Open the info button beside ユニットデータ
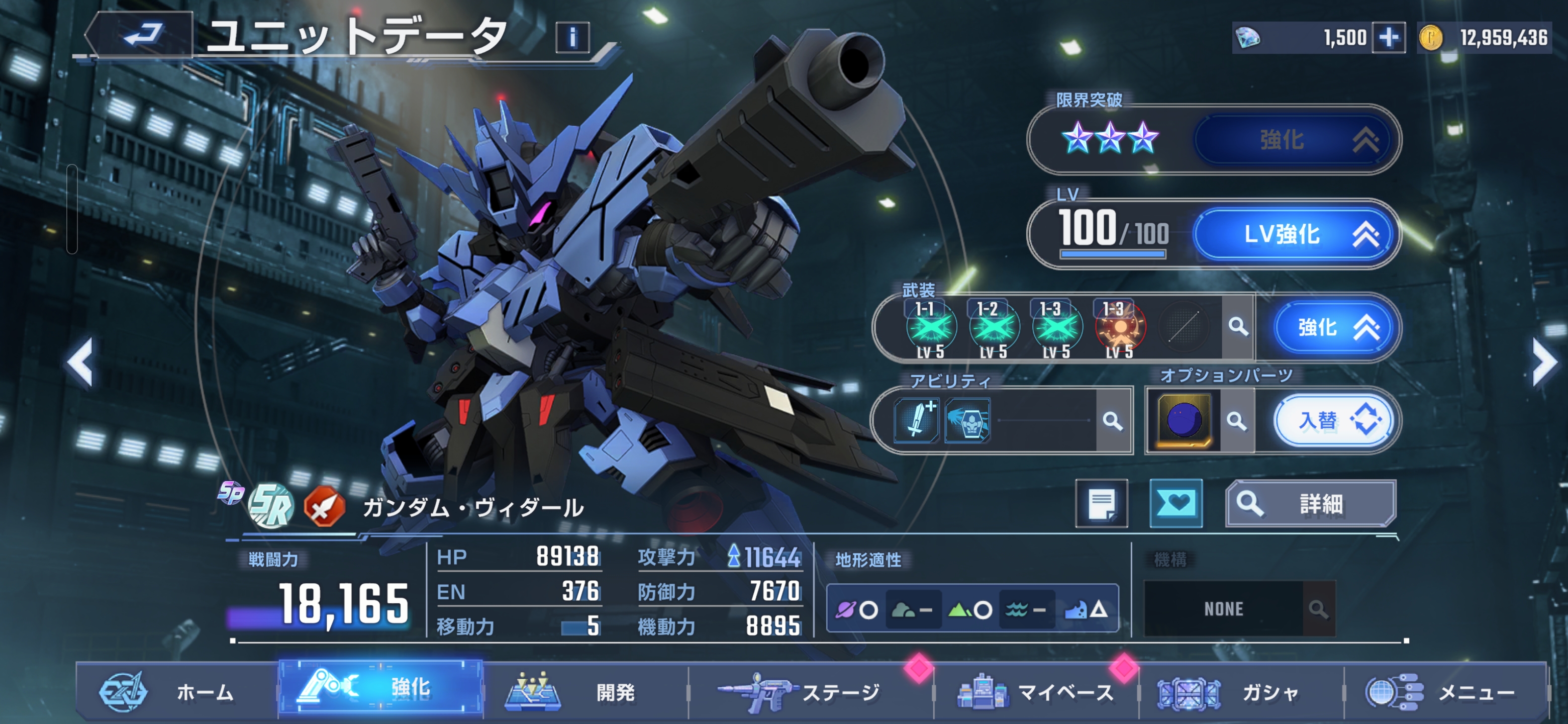 pyautogui.click(x=572, y=38)
